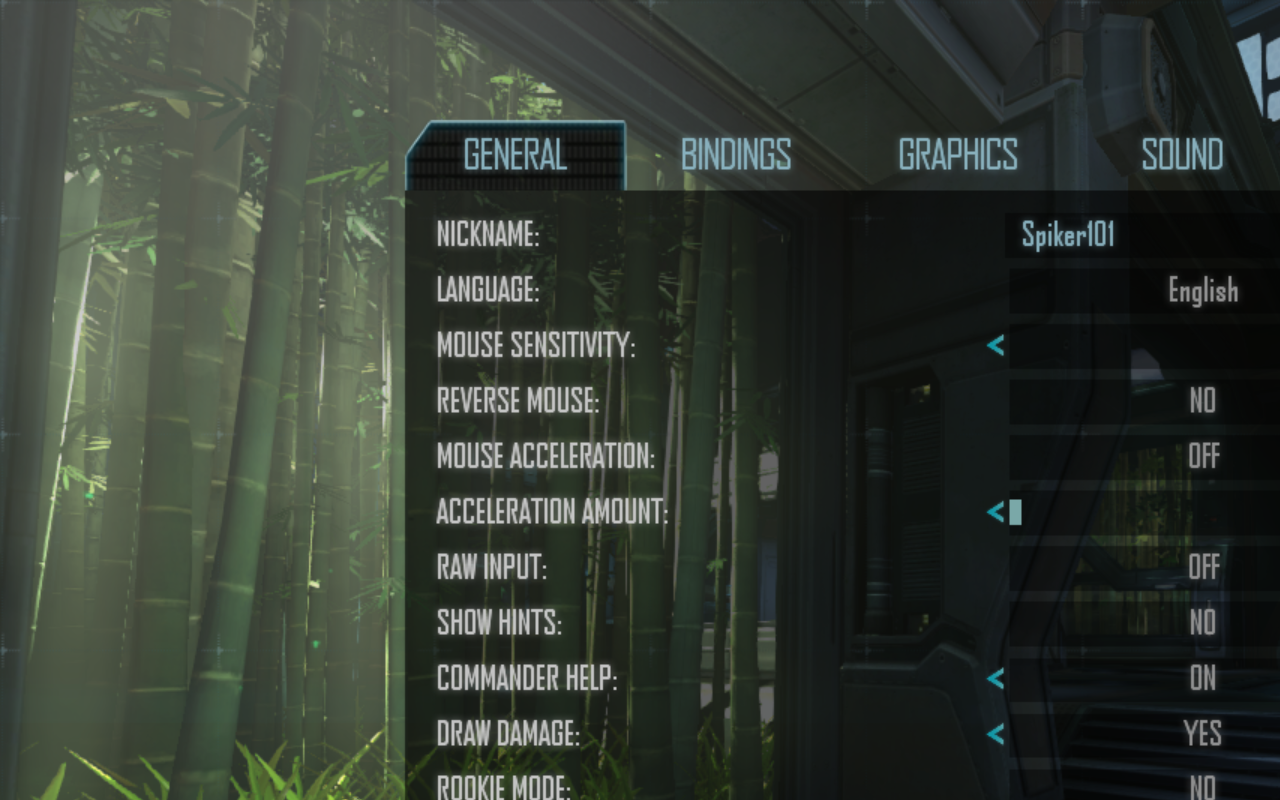Screen dimensions: 1280x800
Task: Open the Language selector showing English
Action: point(1202,291)
